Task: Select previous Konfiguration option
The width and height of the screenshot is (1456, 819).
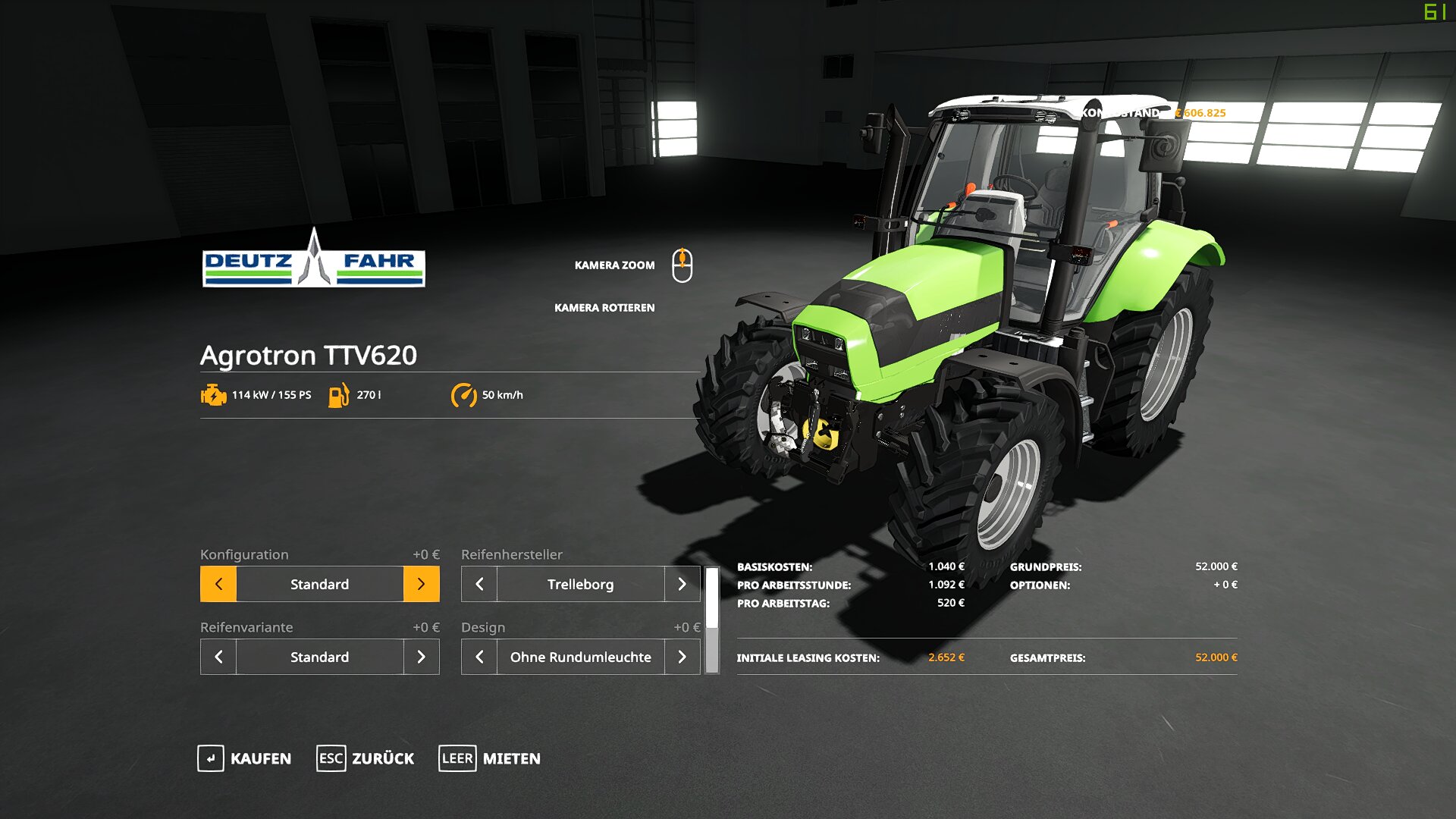Action: coord(218,584)
